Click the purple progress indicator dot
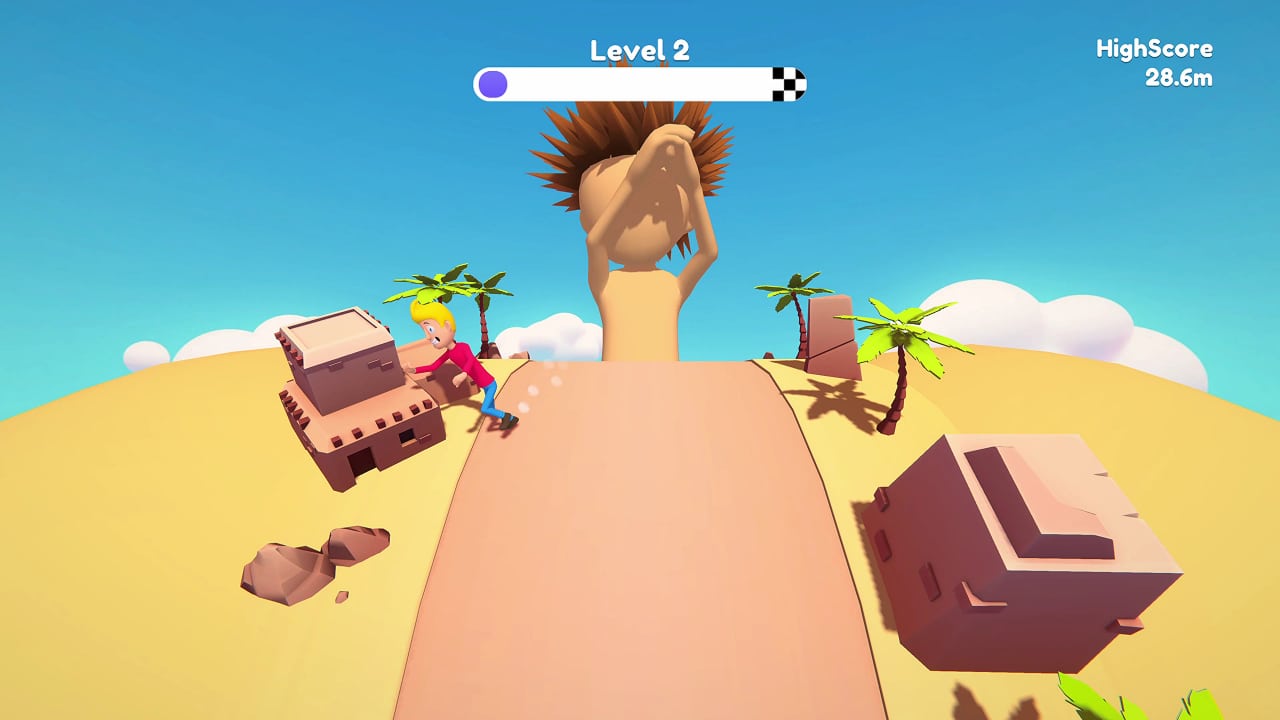 (492, 84)
